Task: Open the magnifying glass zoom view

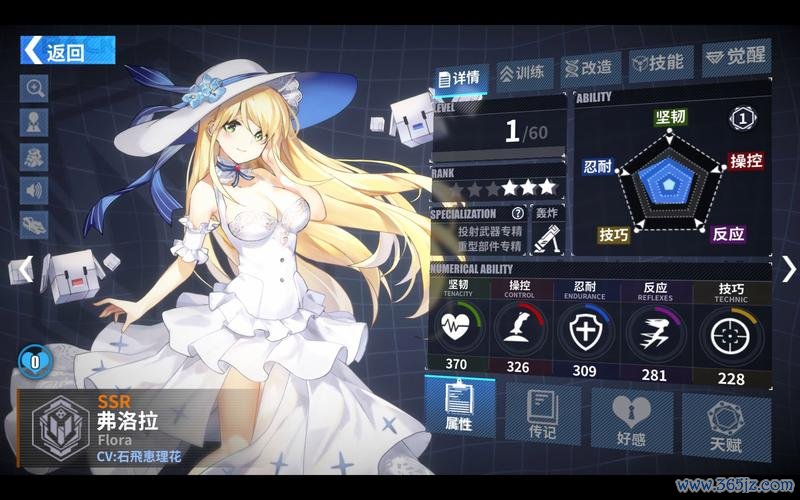Action: [x=35, y=88]
